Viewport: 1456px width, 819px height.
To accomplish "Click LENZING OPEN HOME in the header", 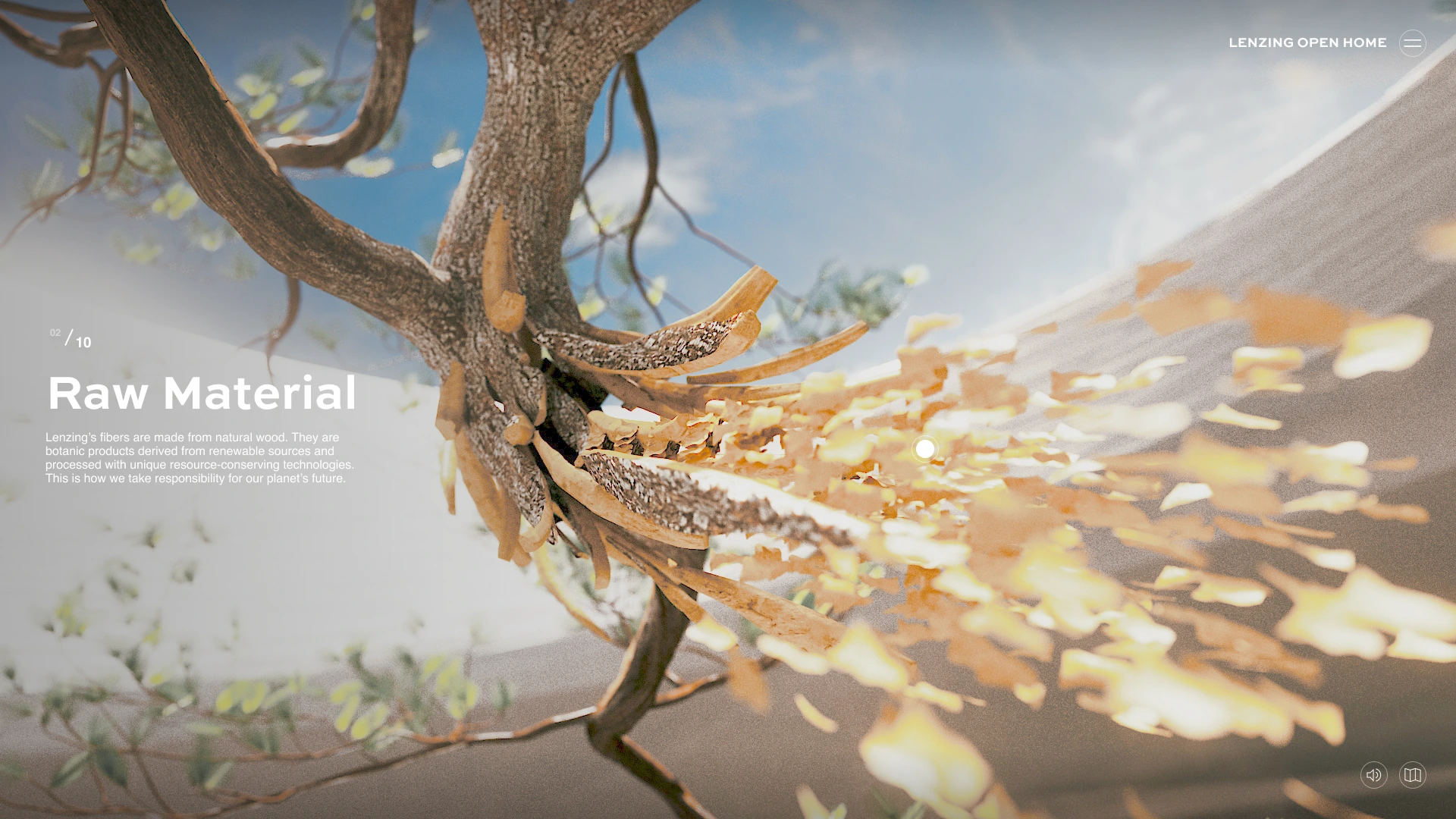I will pos(1307,42).
